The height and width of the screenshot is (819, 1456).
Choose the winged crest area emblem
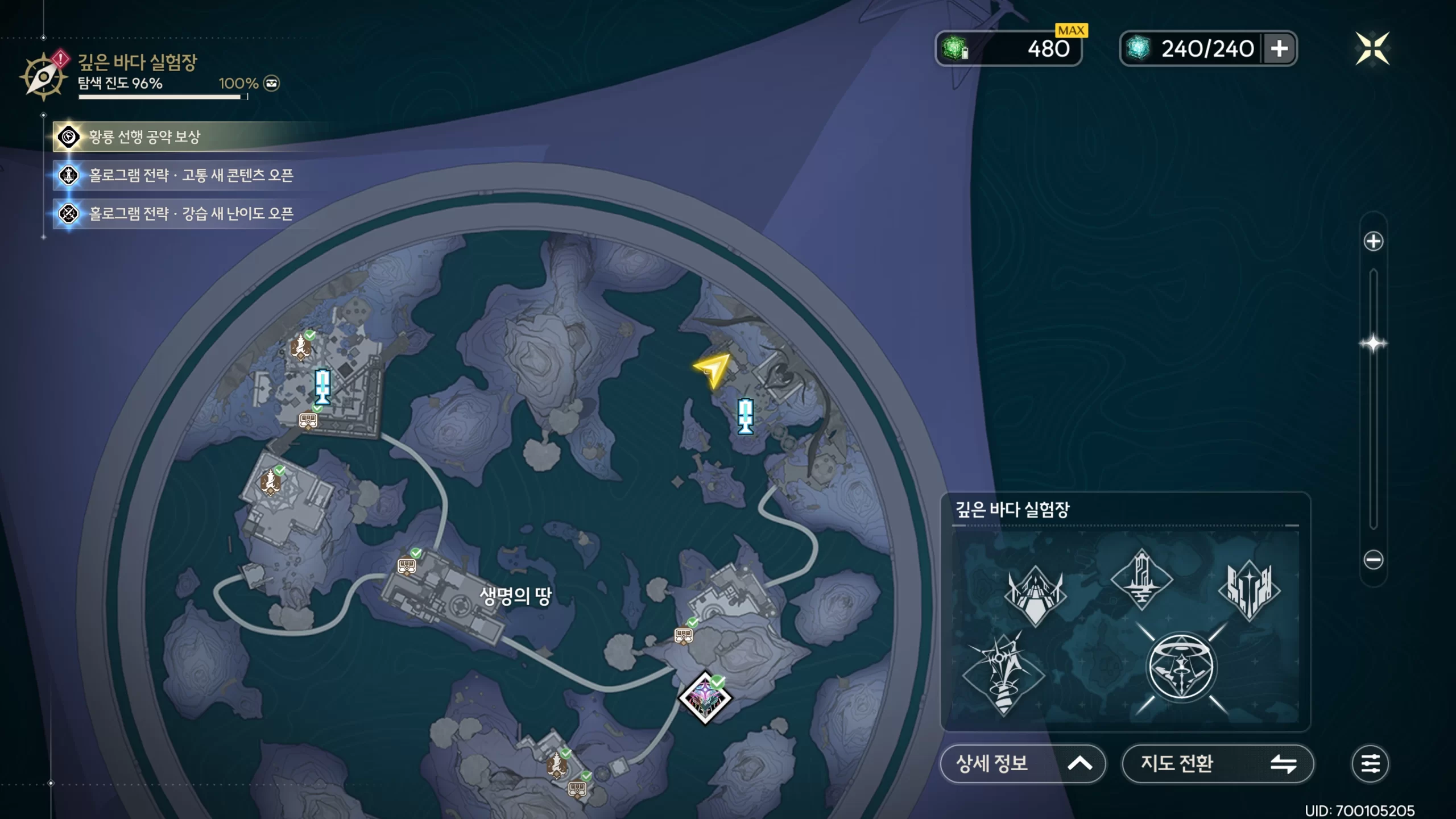pyautogui.click(x=1035, y=594)
